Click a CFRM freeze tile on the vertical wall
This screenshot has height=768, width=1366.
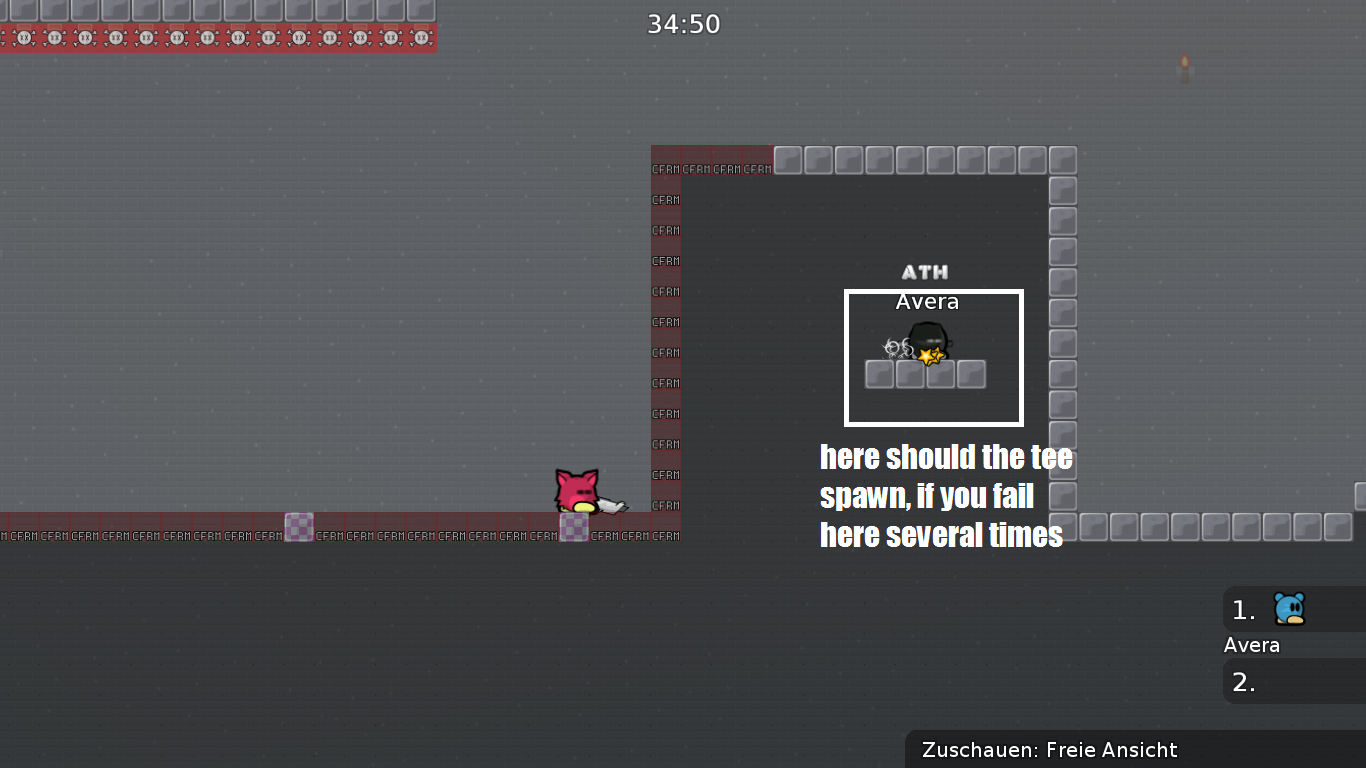point(665,352)
